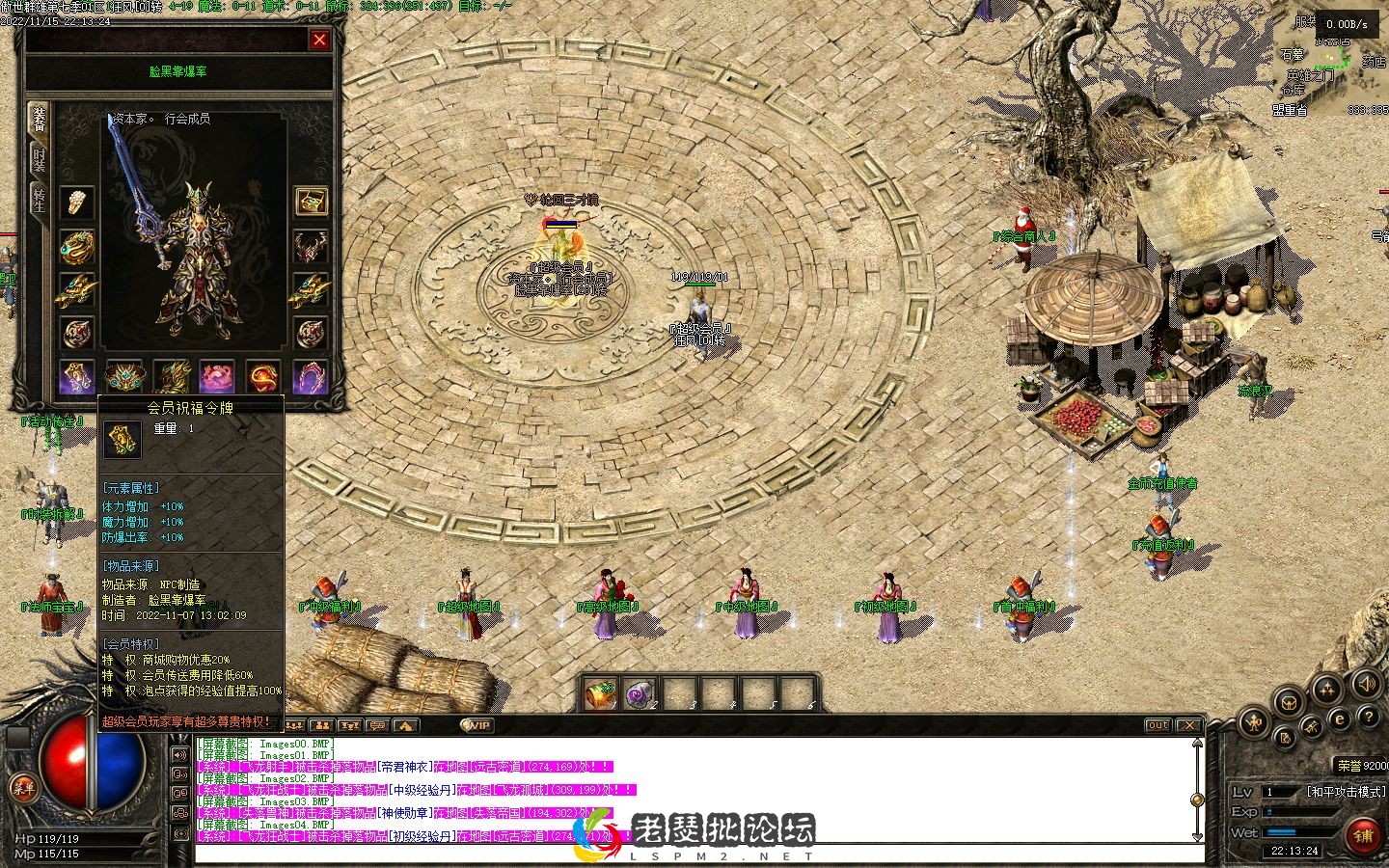1389x868 pixels.
Task: Open the 转生 rebirth tab
Action: tap(39, 200)
